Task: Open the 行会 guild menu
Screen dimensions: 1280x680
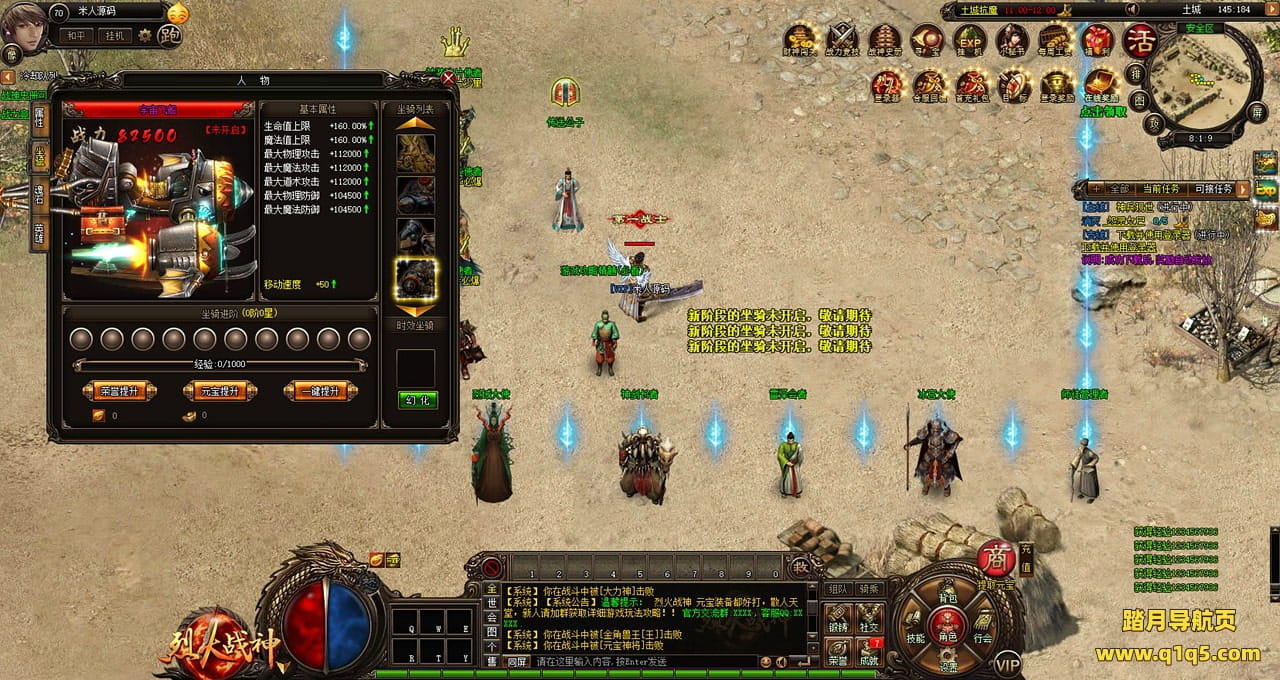Action: point(983,637)
